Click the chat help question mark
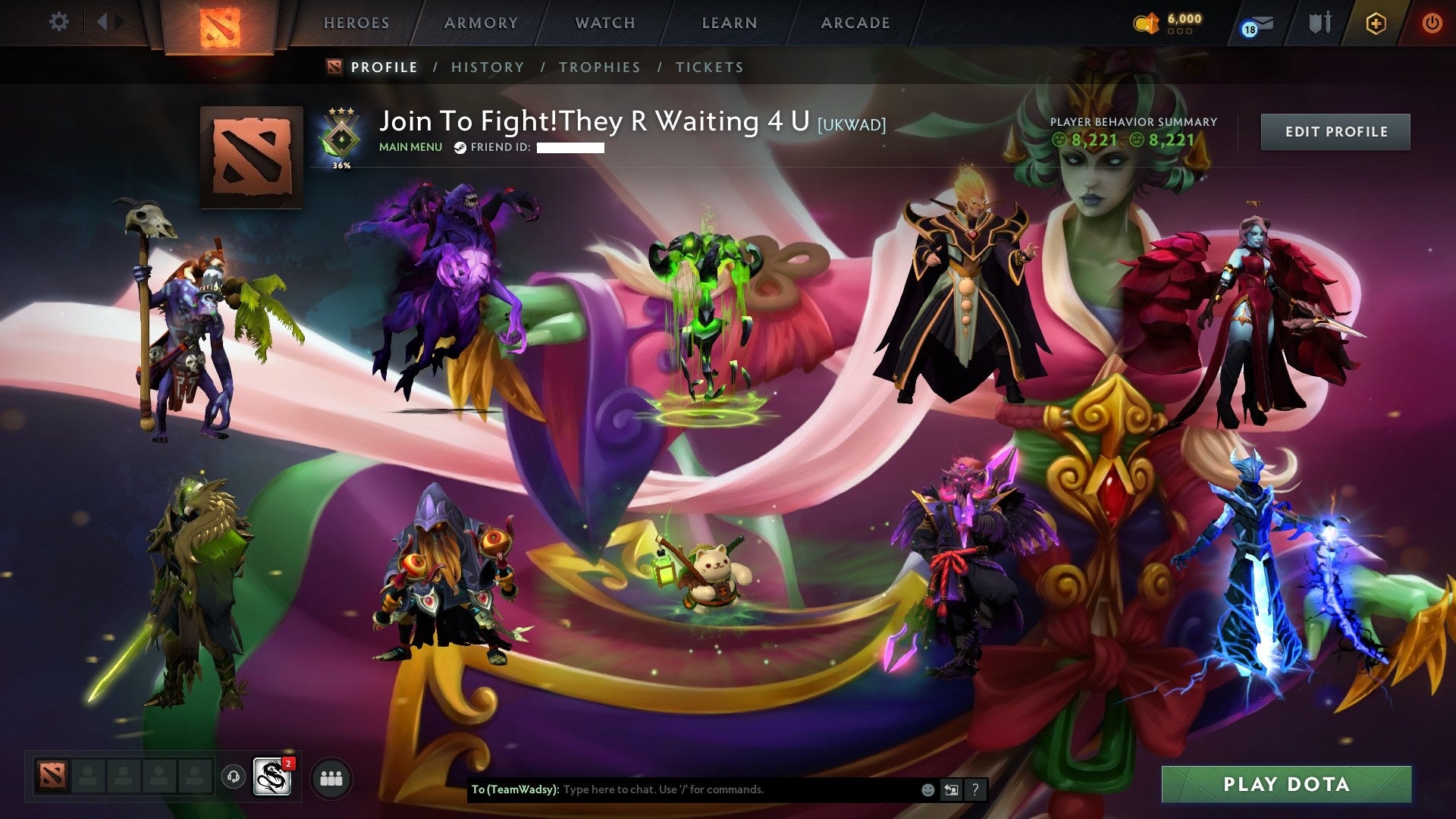1456x819 pixels. tap(975, 790)
